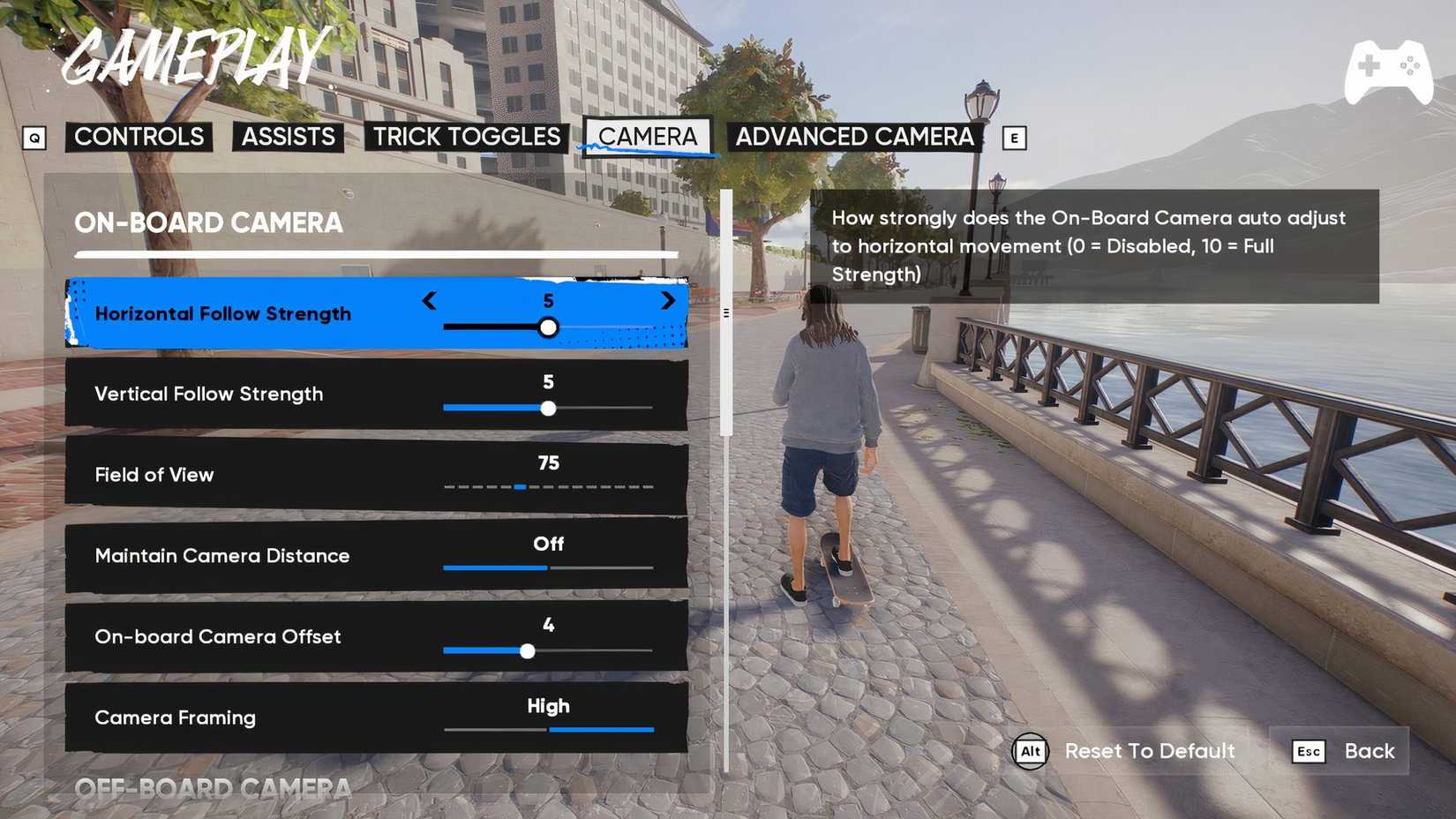Click Reset To Default
The height and width of the screenshot is (819, 1456).
pos(1149,751)
